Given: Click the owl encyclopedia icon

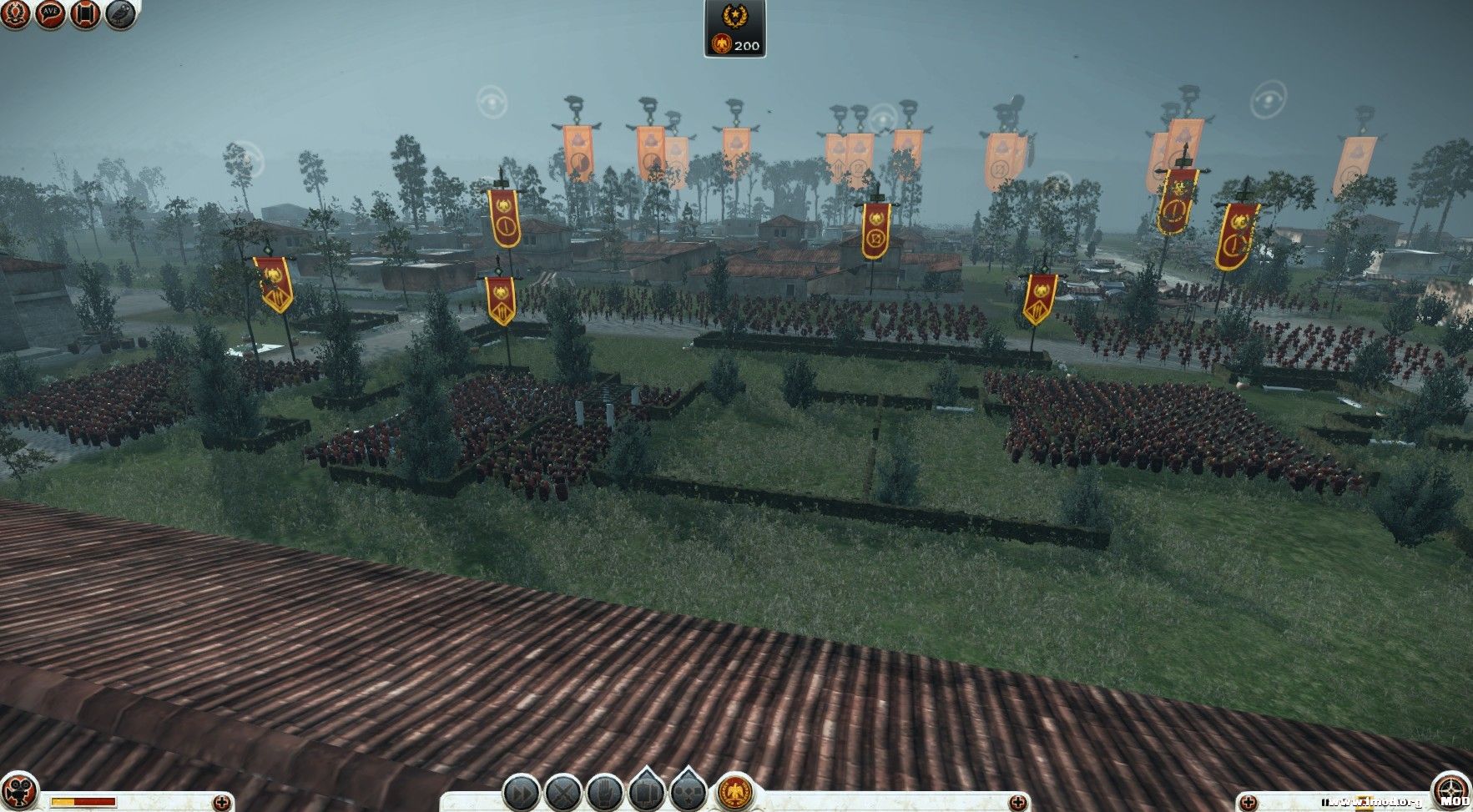Looking at the screenshot, I should pos(121,15).
